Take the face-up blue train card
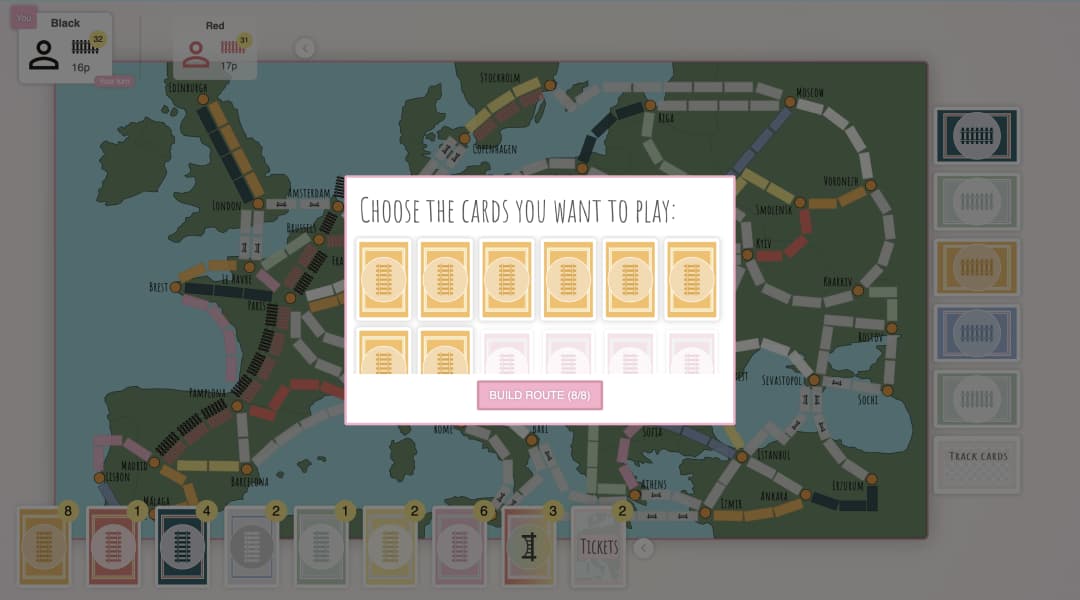1080x600 pixels. tap(977, 333)
